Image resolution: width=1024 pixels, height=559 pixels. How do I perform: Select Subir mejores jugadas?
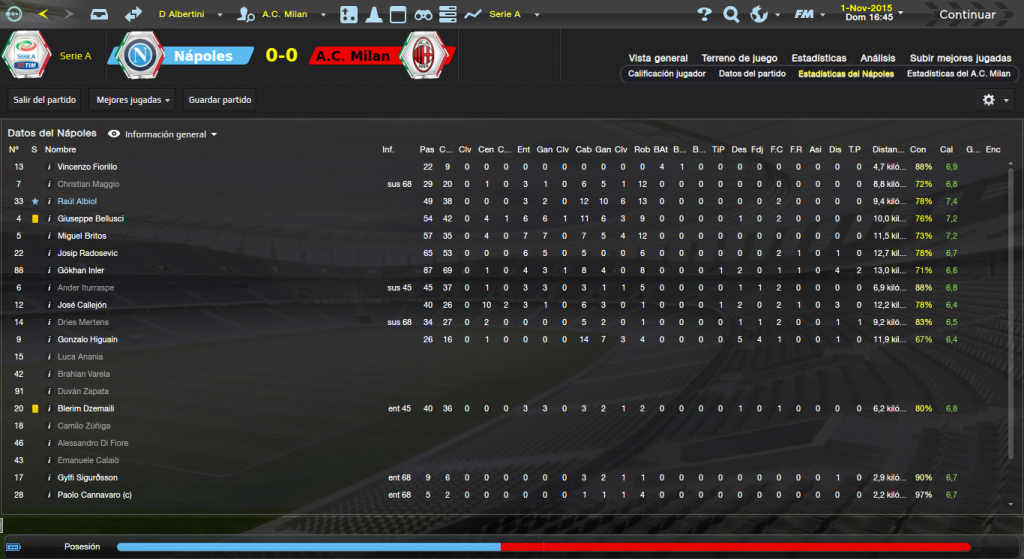[x=961, y=58]
